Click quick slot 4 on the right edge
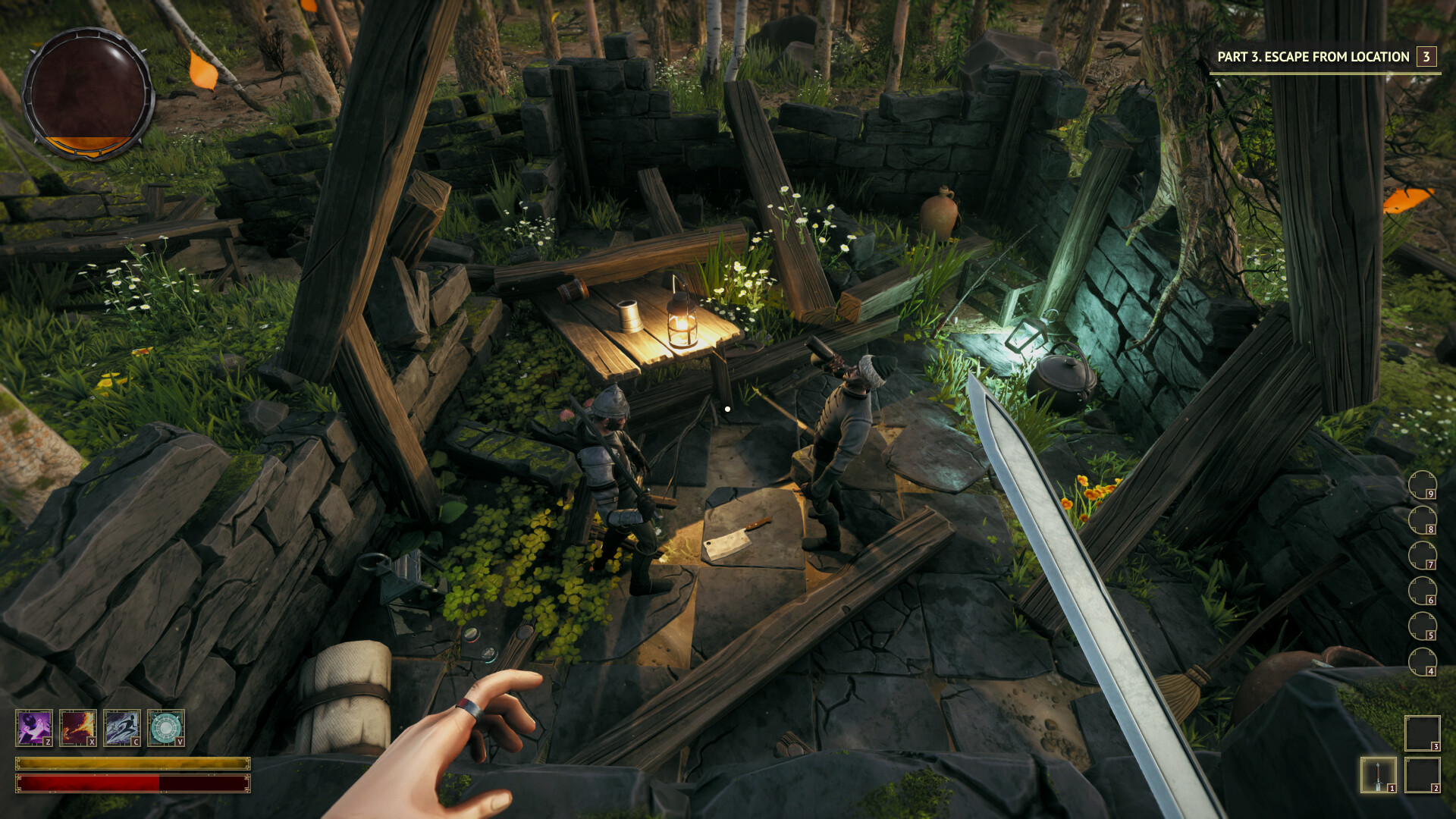The height and width of the screenshot is (819, 1456). tap(1423, 661)
